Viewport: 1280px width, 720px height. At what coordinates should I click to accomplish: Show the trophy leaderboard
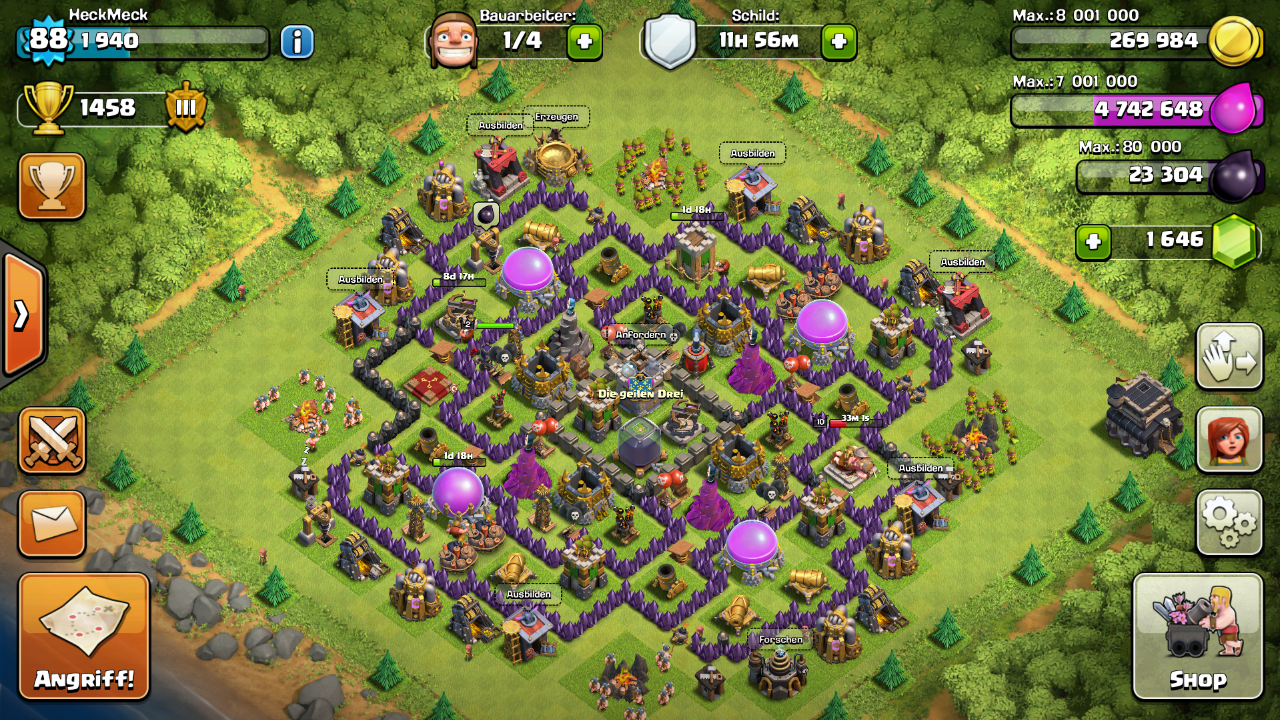click(x=52, y=185)
